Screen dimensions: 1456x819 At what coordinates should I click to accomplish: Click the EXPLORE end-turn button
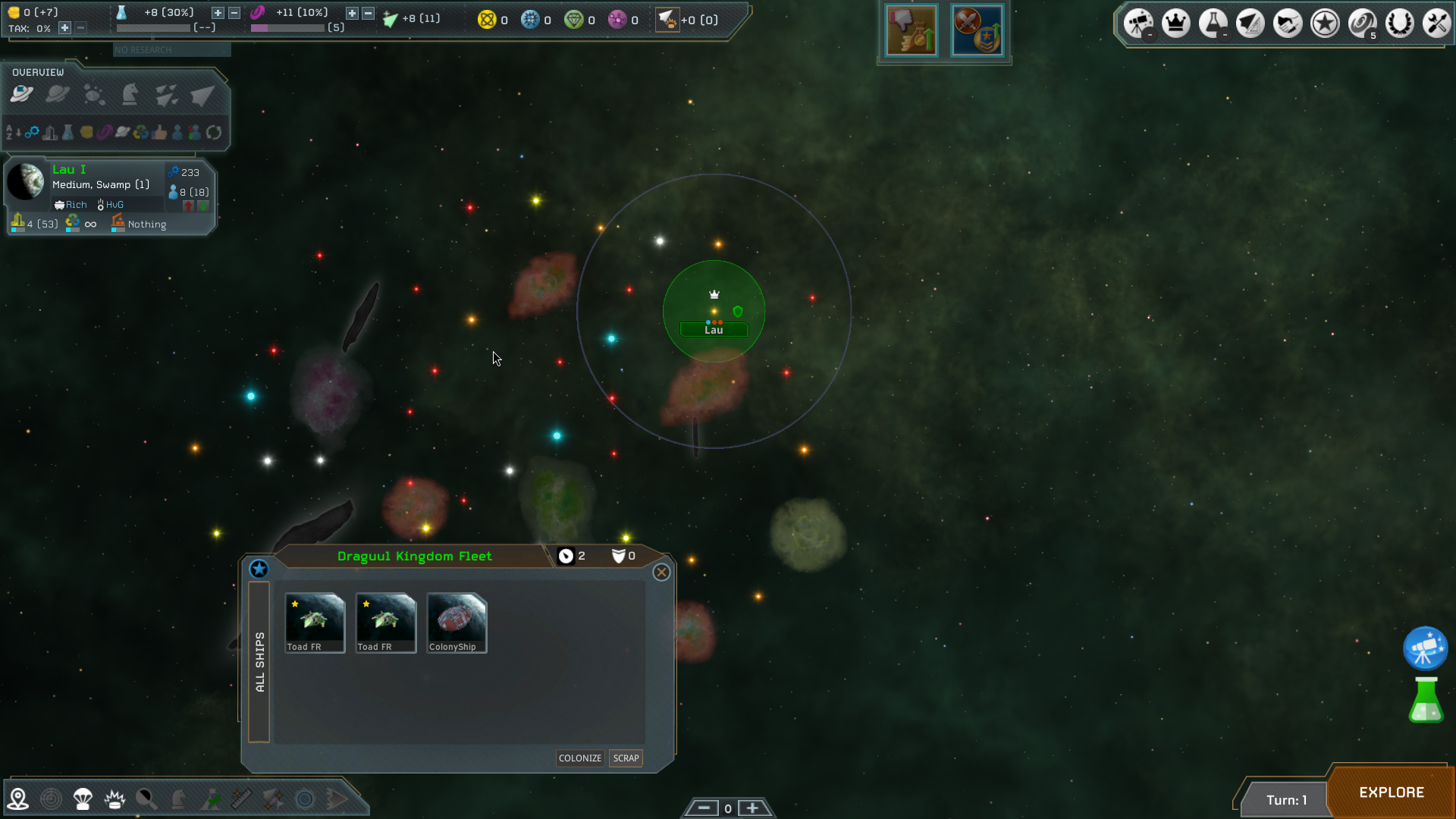pyautogui.click(x=1391, y=792)
